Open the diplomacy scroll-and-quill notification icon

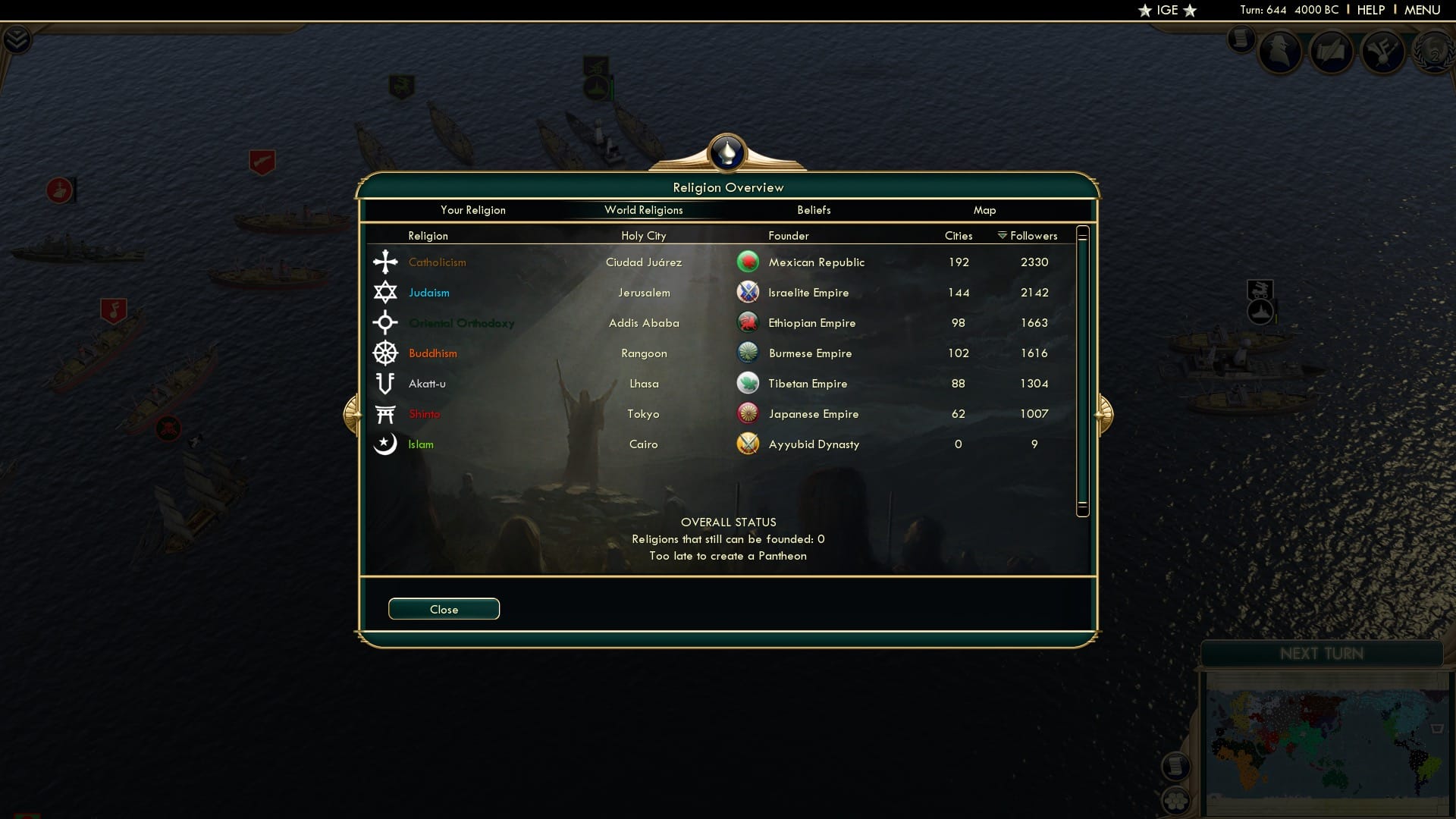click(x=1332, y=52)
